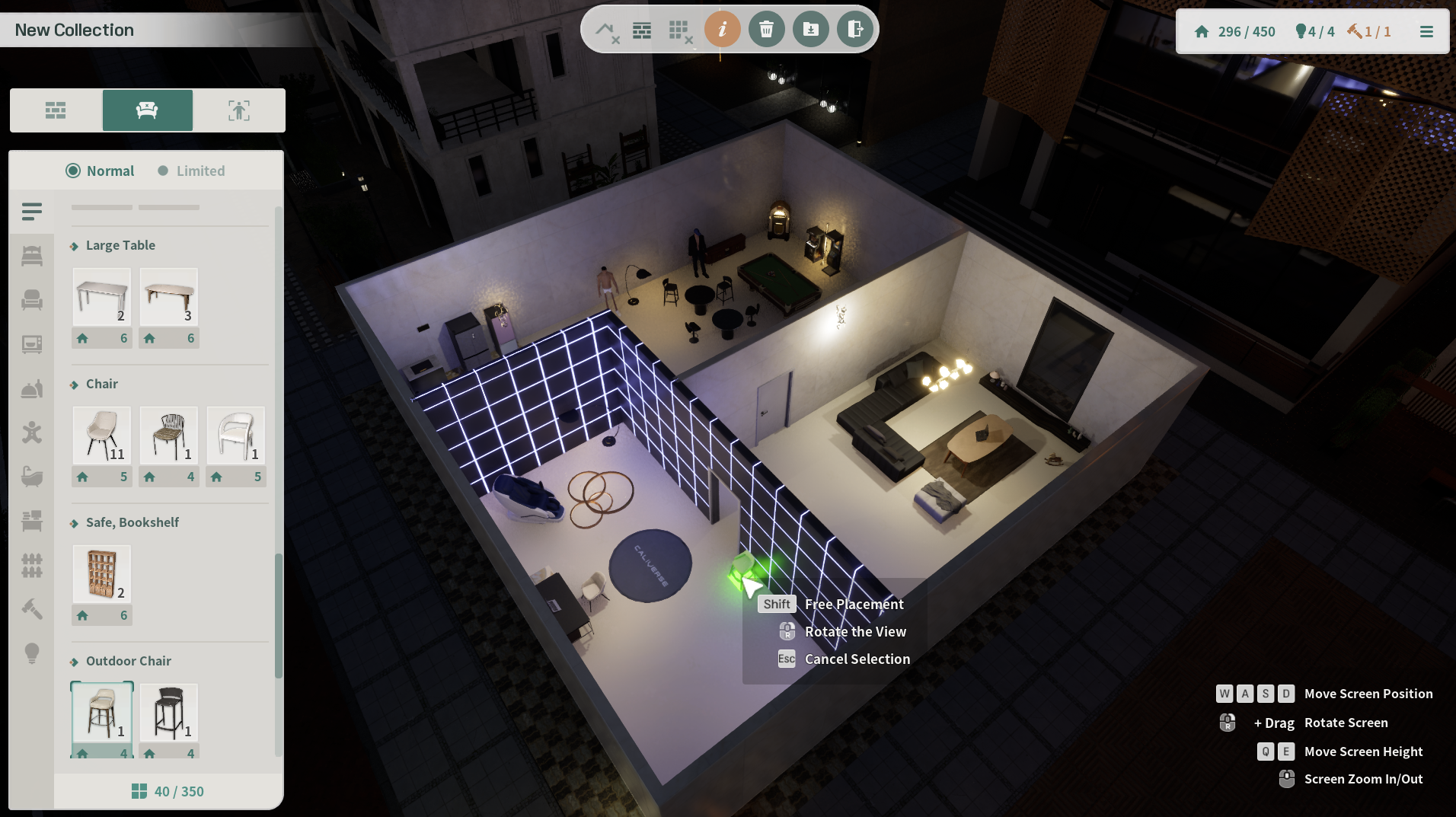The height and width of the screenshot is (817, 1456).
Task: Choose the bed furniture category
Action: click(32, 256)
